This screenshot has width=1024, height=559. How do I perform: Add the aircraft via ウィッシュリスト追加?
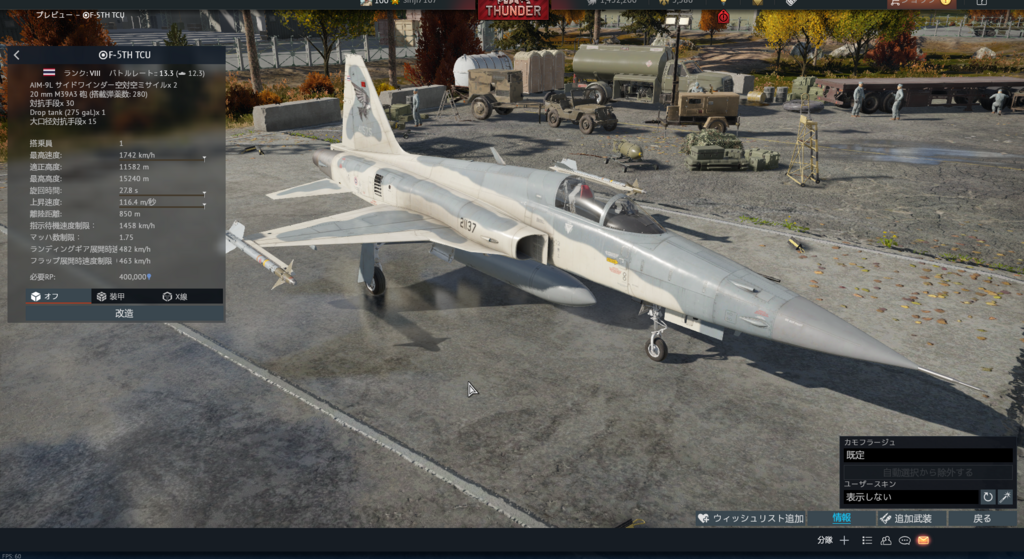coord(750,518)
